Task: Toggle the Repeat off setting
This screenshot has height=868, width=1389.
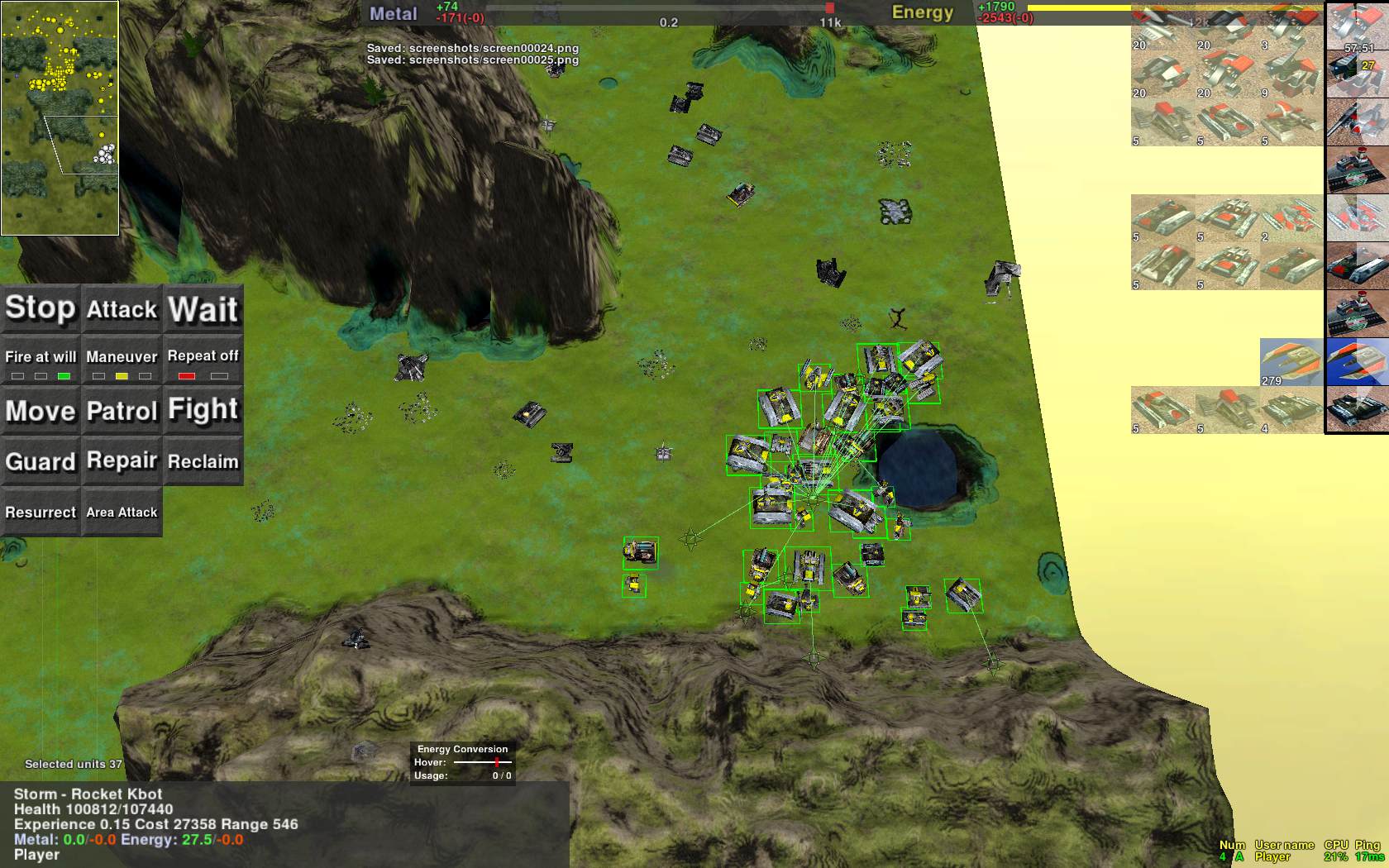Action: pos(203,360)
